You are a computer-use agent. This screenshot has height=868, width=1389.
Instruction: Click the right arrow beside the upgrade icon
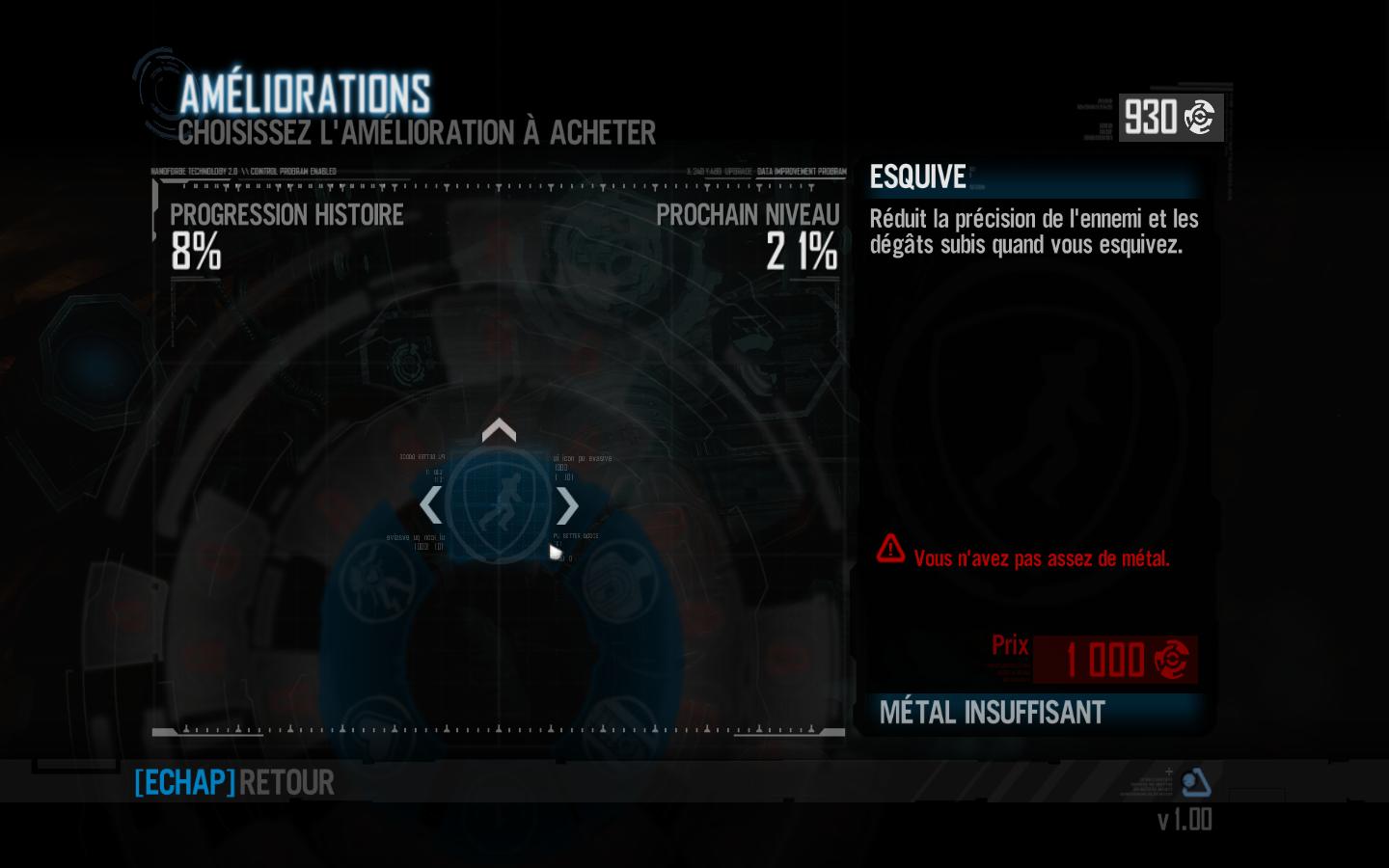[x=567, y=505]
